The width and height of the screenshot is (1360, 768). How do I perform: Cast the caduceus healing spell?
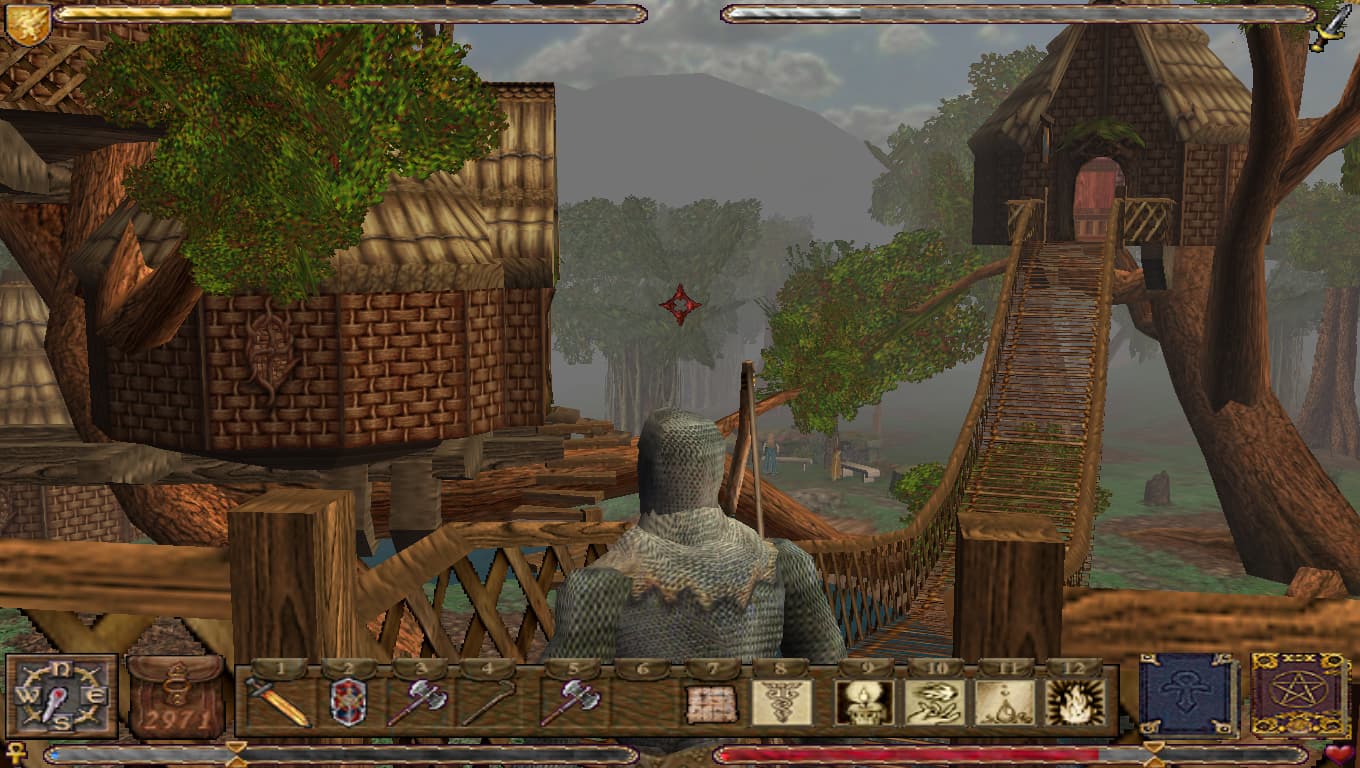click(x=781, y=702)
